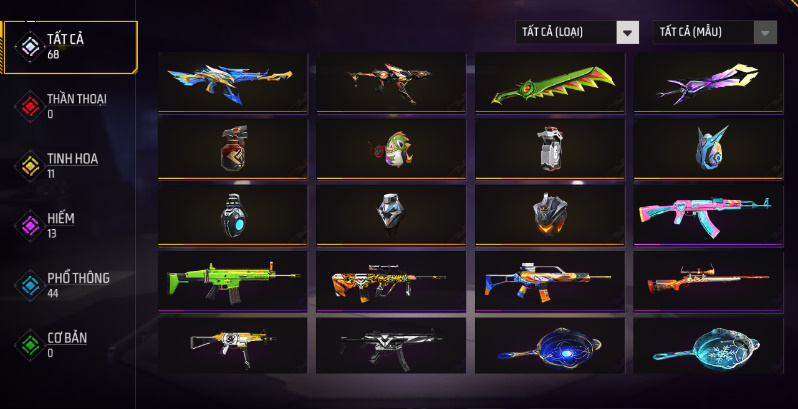Select the pink and blue AK rifle skin
Viewport: 798px width, 409px height.
tap(708, 212)
